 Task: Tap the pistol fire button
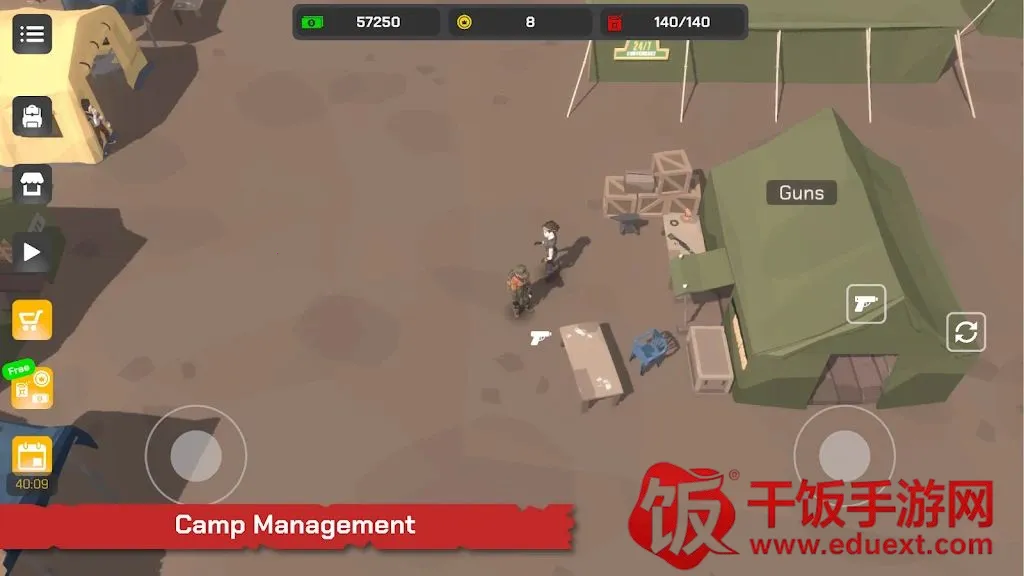(x=866, y=304)
